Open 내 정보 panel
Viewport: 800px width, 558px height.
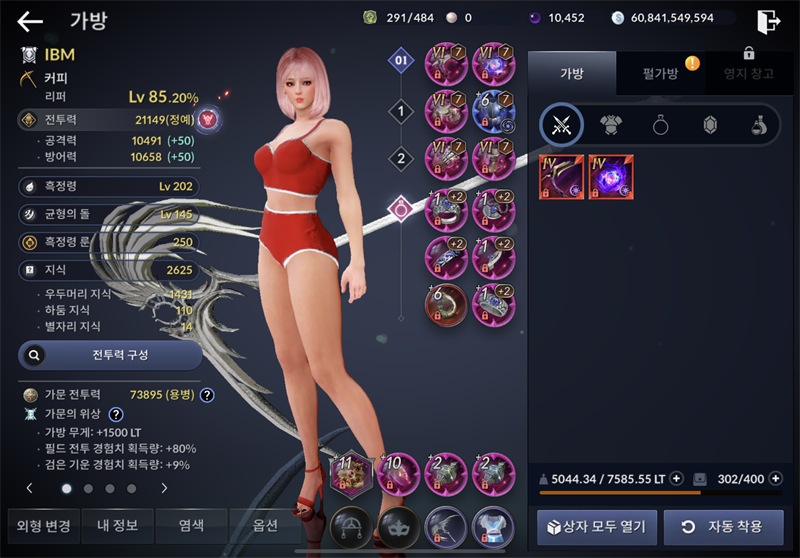(117, 525)
